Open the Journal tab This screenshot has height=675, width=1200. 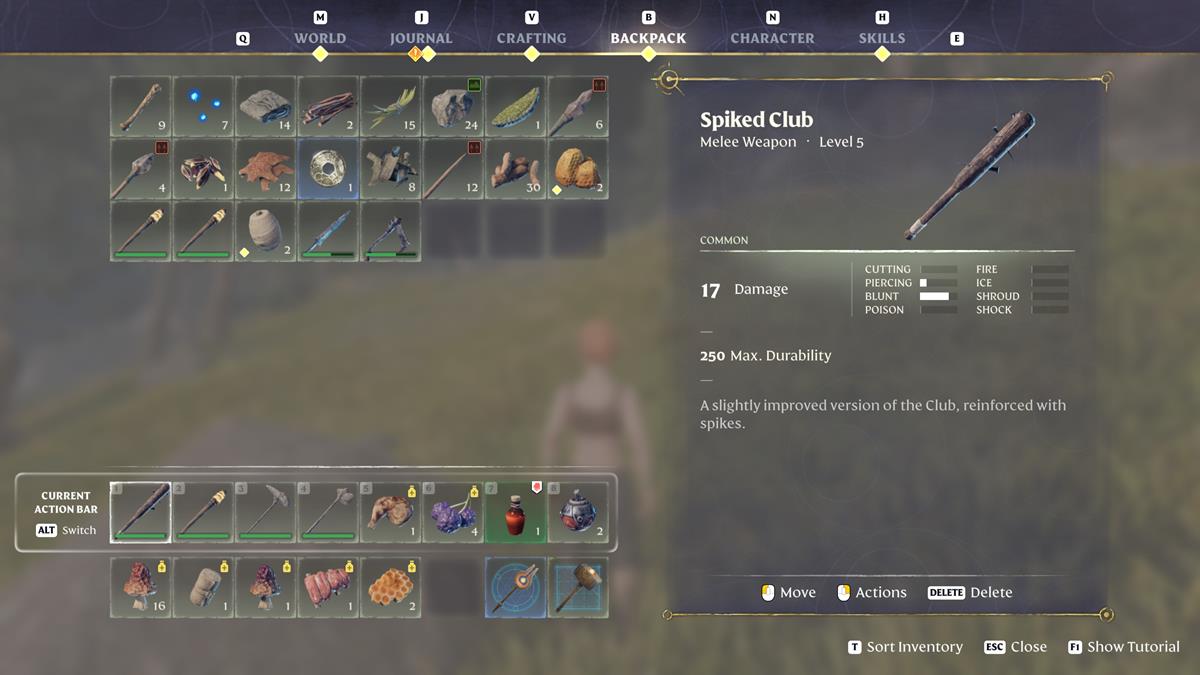tap(421, 38)
